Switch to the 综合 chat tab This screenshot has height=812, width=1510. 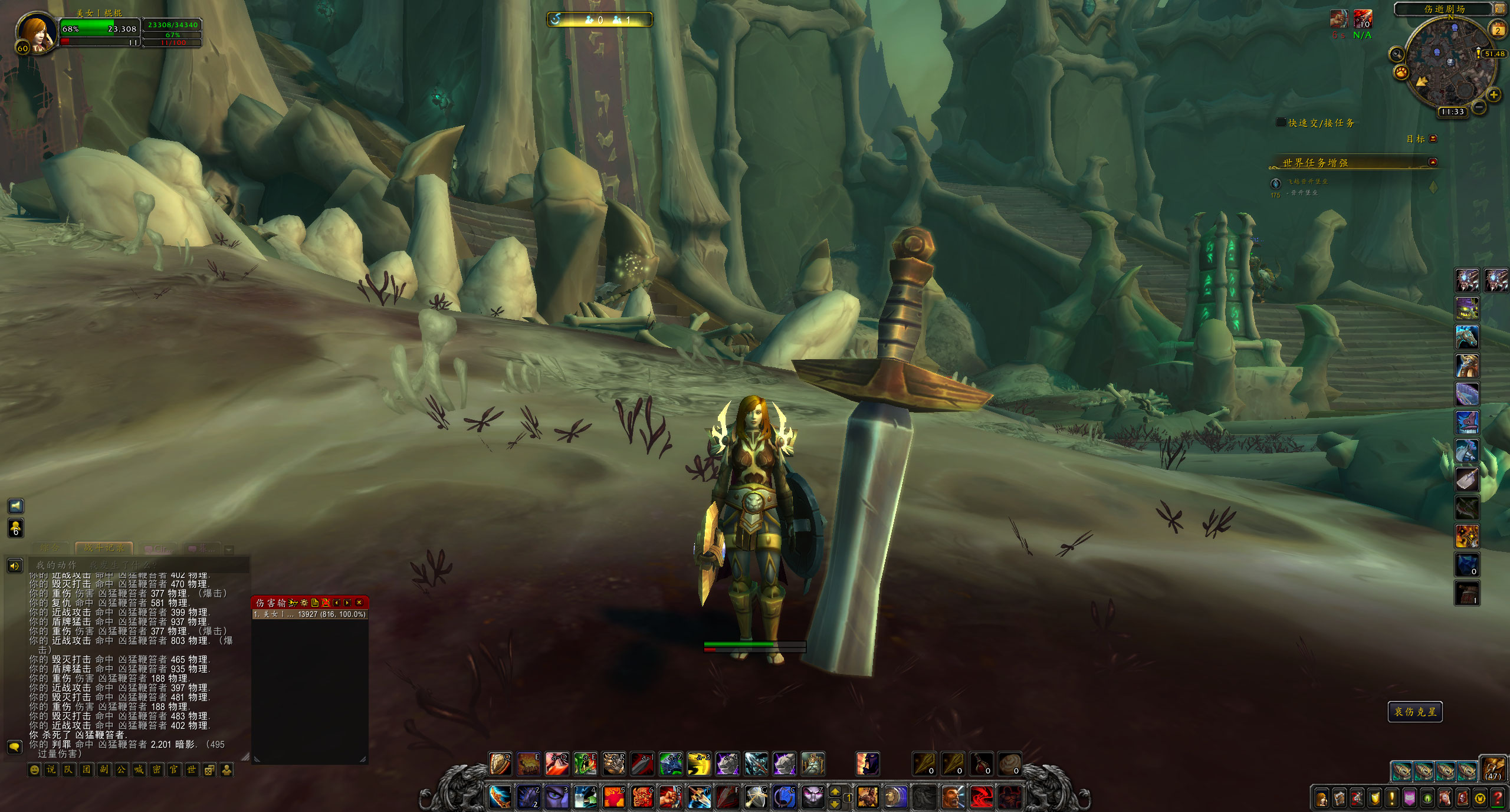tap(50, 548)
